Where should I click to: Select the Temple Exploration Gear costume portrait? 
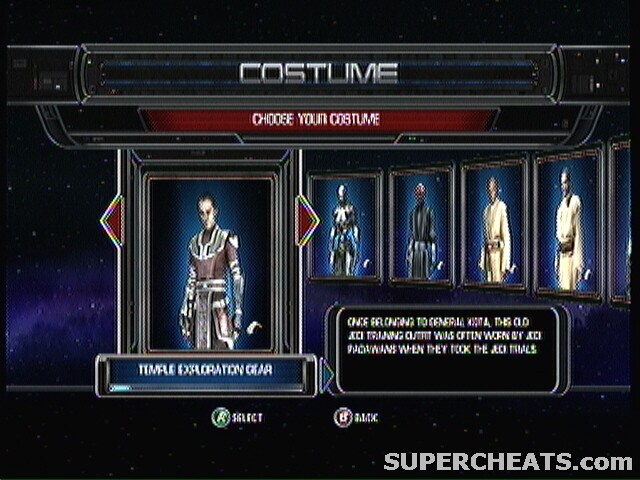pyautogui.click(x=209, y=263)
